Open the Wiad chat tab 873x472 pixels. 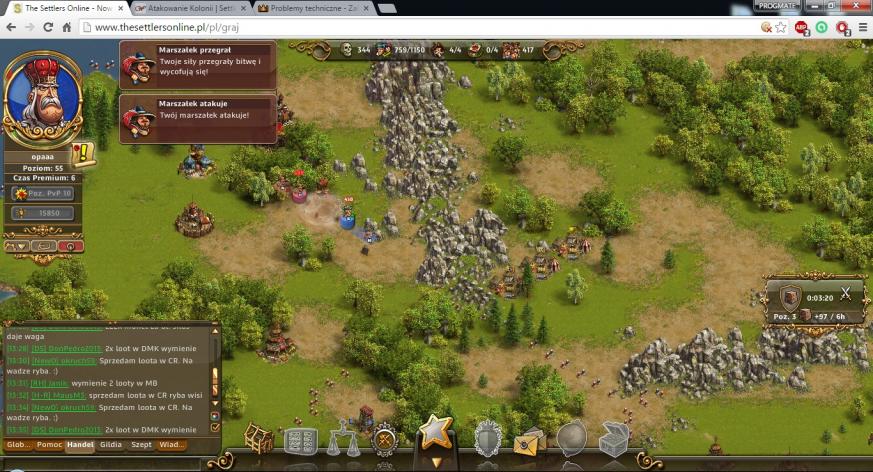coord(172,445)
